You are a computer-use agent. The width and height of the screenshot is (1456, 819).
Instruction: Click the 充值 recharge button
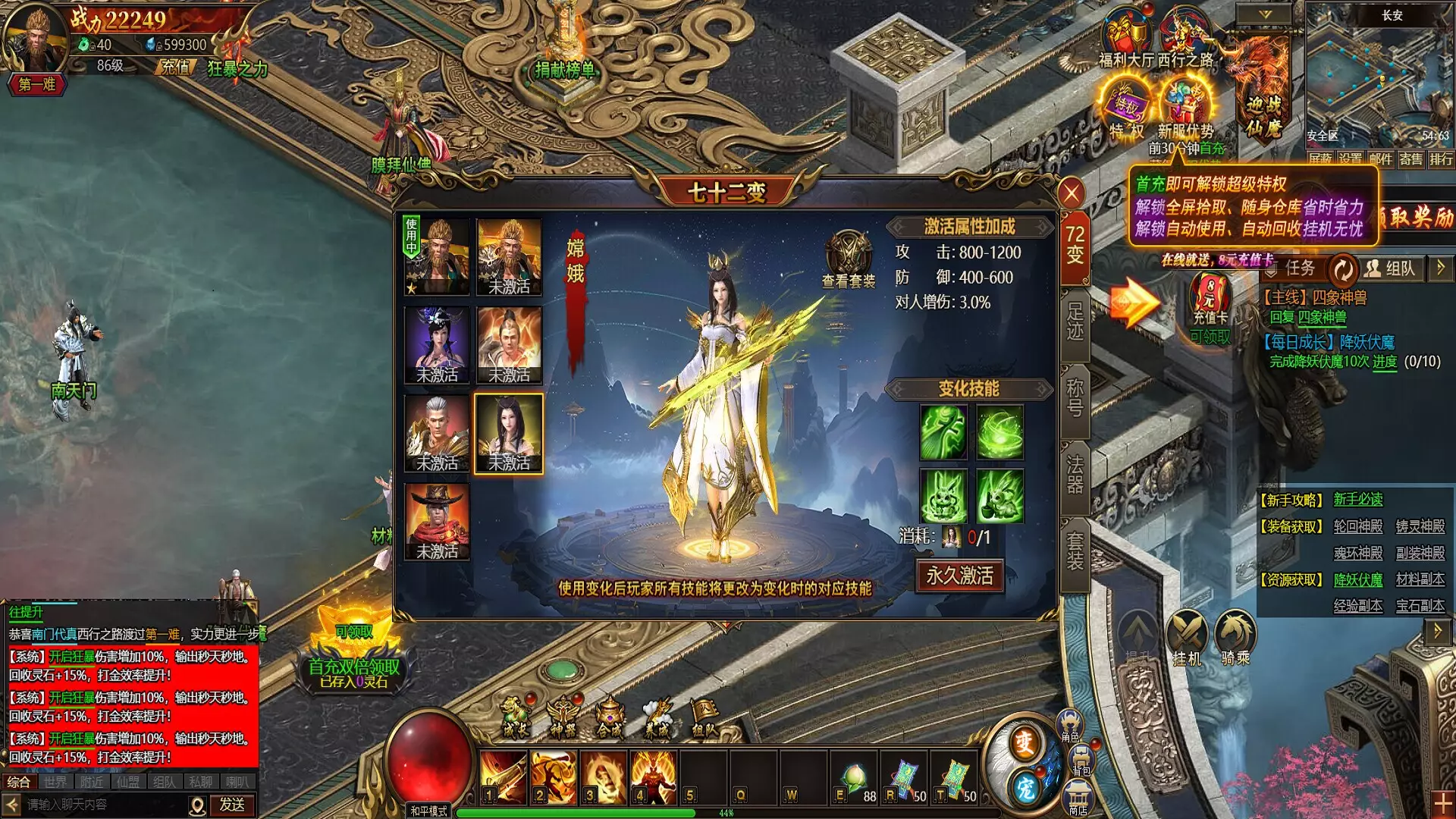pyautogui.click(x=175, y=67)
